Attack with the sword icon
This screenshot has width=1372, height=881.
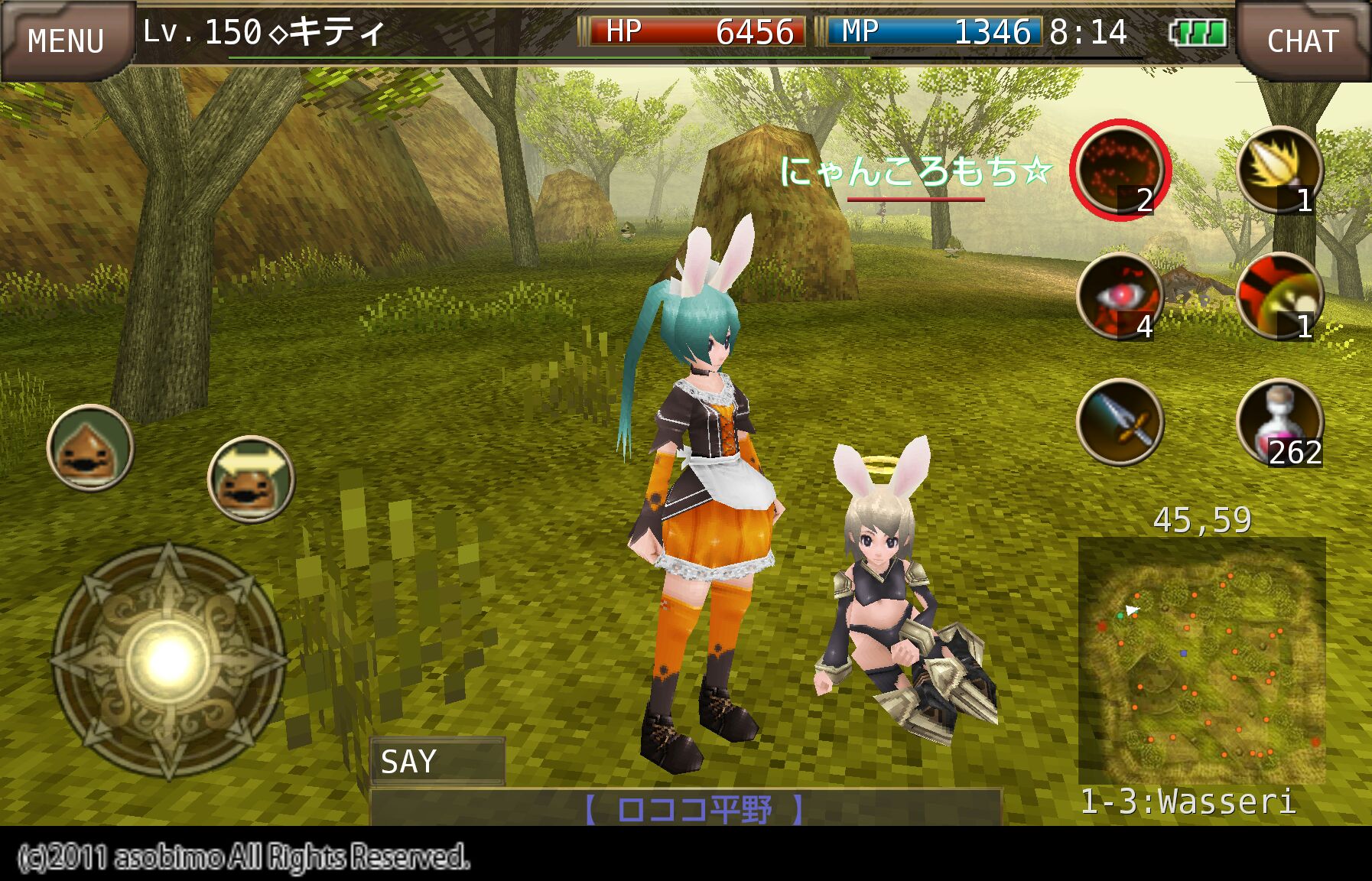pos(1120,422)
